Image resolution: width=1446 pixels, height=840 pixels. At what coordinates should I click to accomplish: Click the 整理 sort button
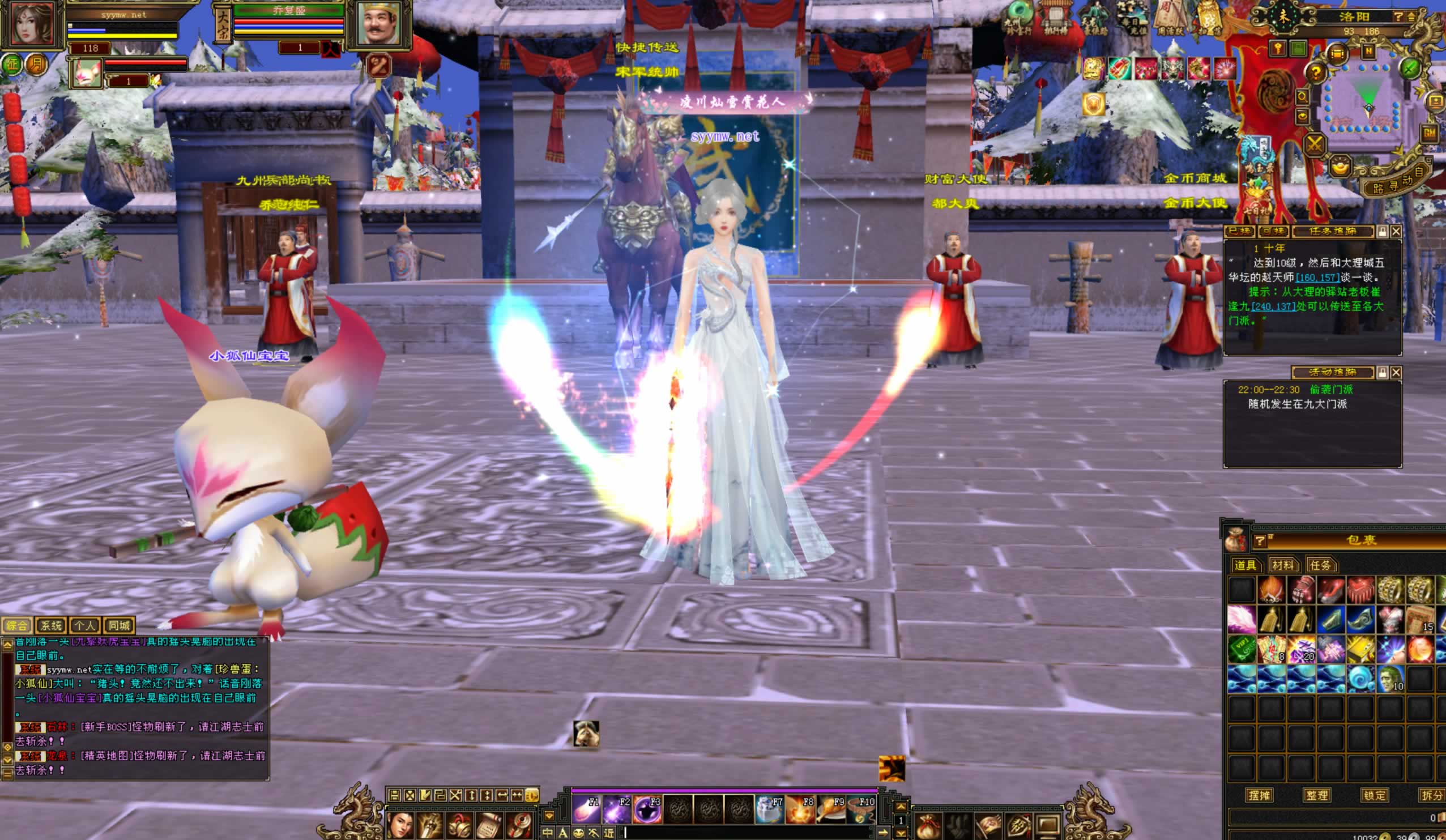pos(1316,795)
